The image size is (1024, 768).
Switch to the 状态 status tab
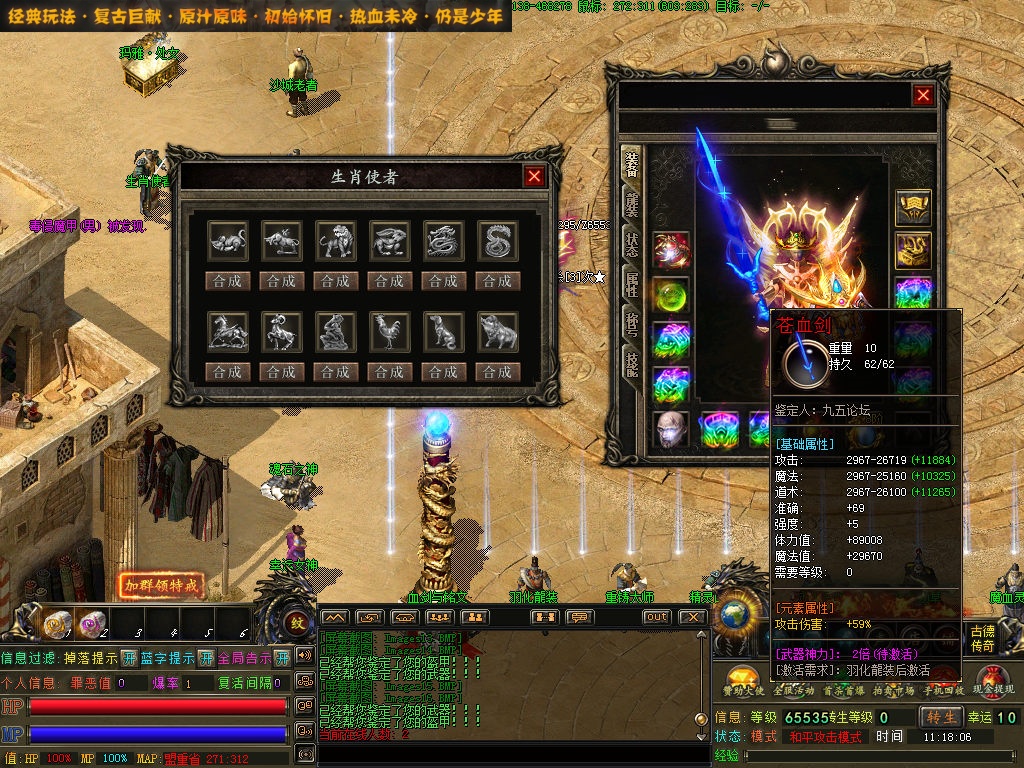tap(632, 242)
